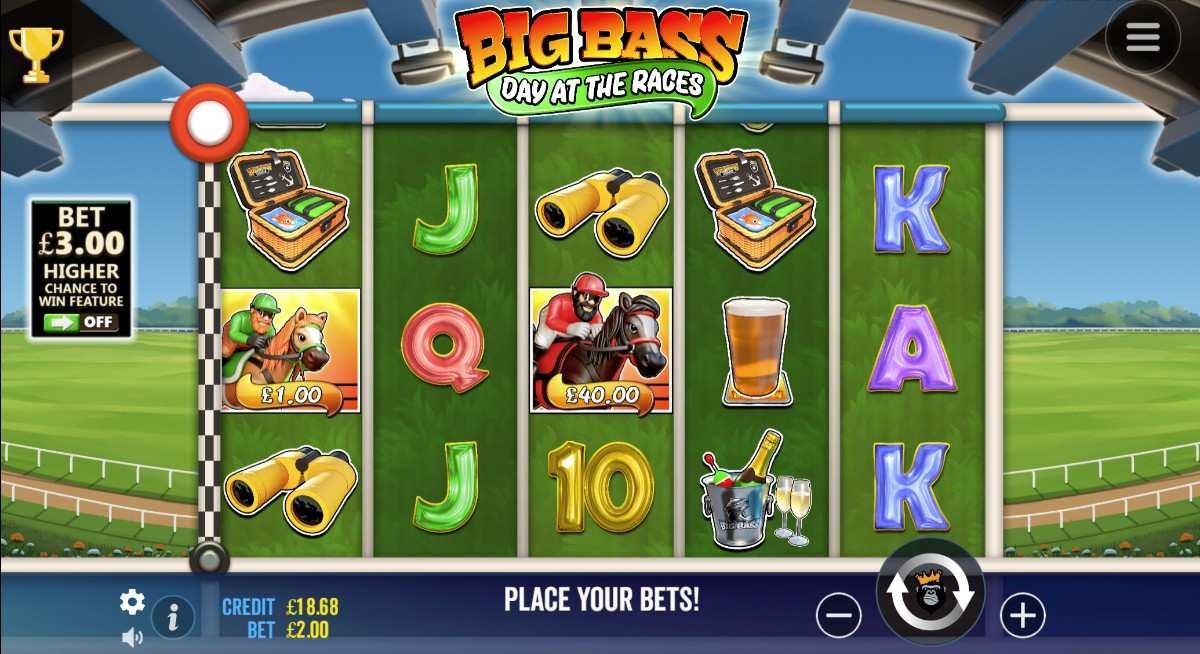This screenshot has height=654, width=1200.
Task: Open the trophy tournaments panel
Action: 35,52
